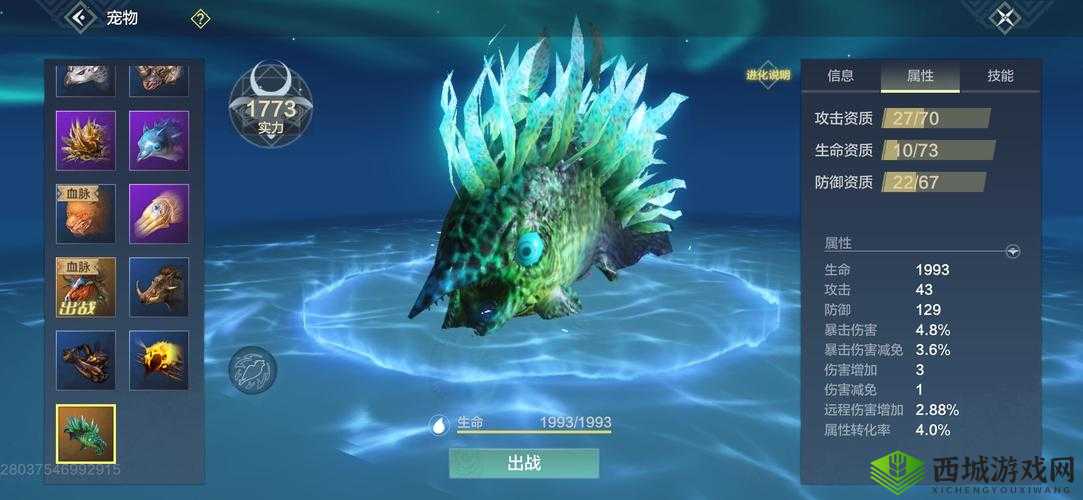1083x500 pixels.
Task: Collapse the 属性 stats list arrow
Action: coord(1013,252)
